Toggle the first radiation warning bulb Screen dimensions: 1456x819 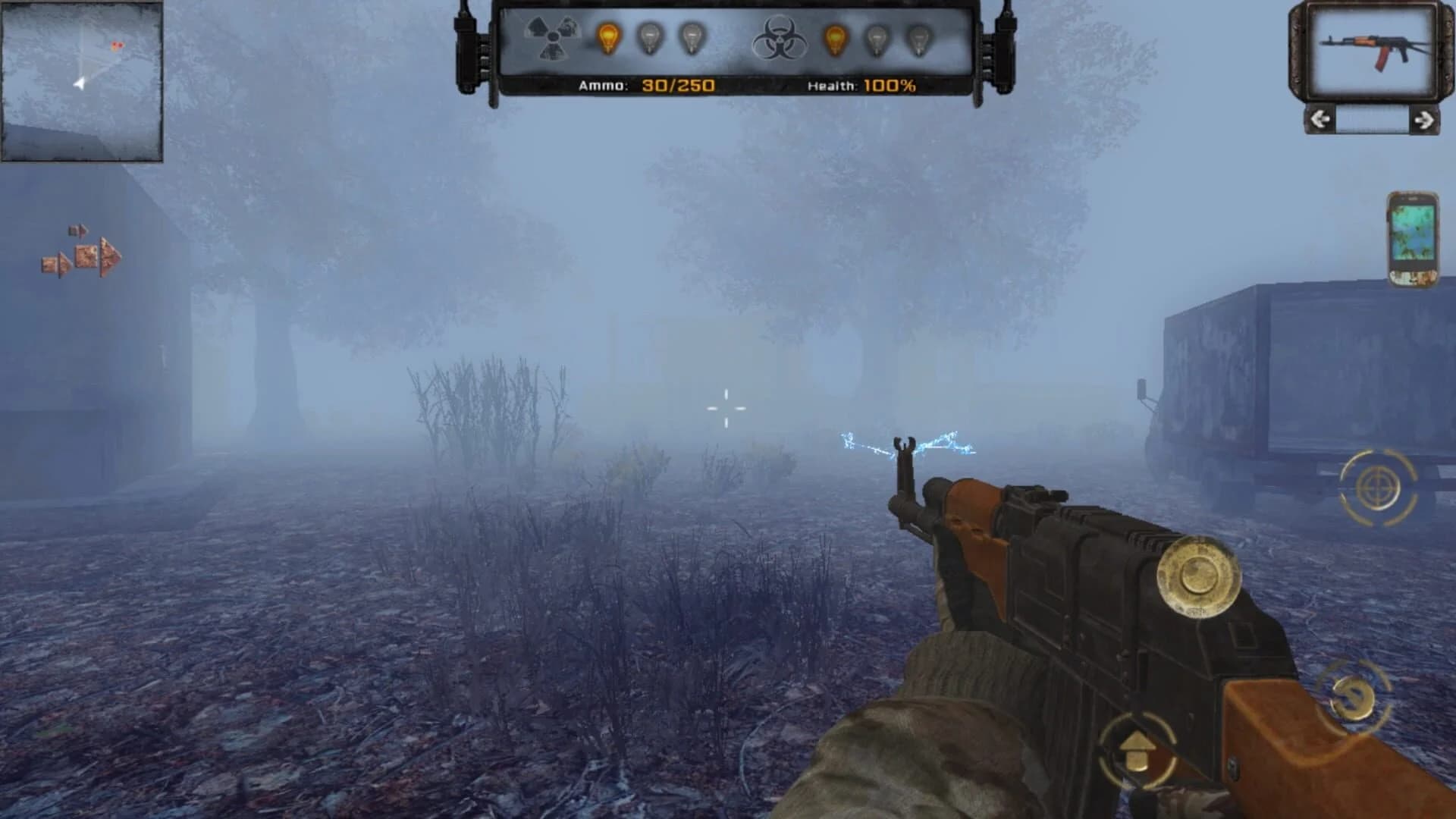pos(608,36)
